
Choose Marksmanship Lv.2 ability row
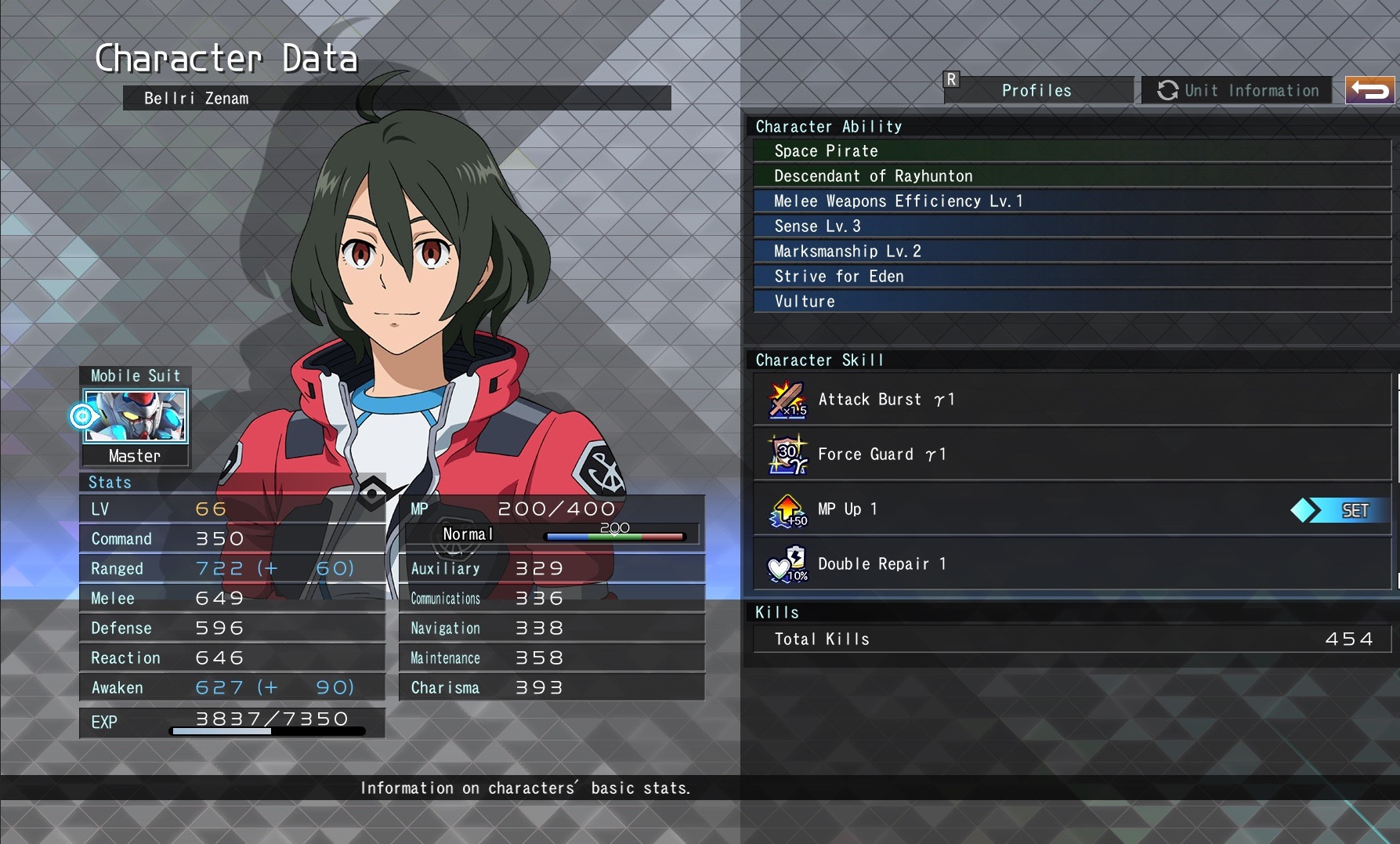(x=1072, y=252)
